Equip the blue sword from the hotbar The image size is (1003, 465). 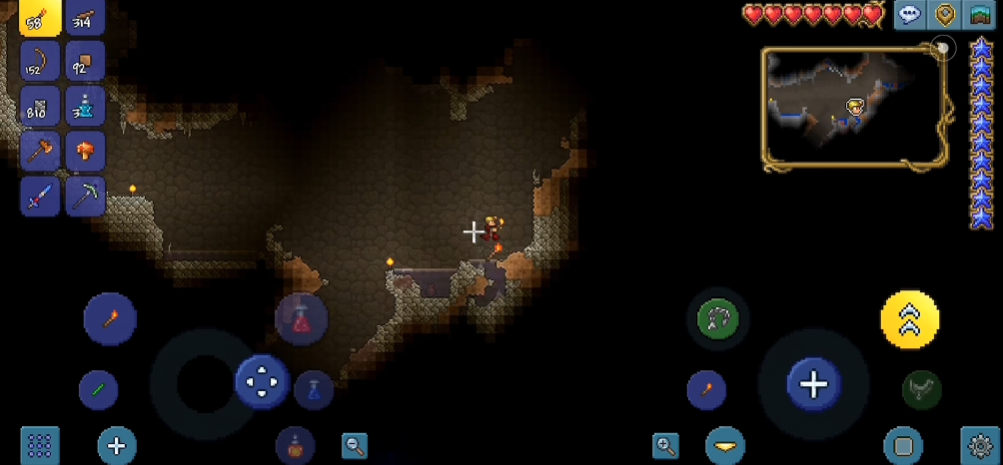pyautogui.click(x=40, y=196)
